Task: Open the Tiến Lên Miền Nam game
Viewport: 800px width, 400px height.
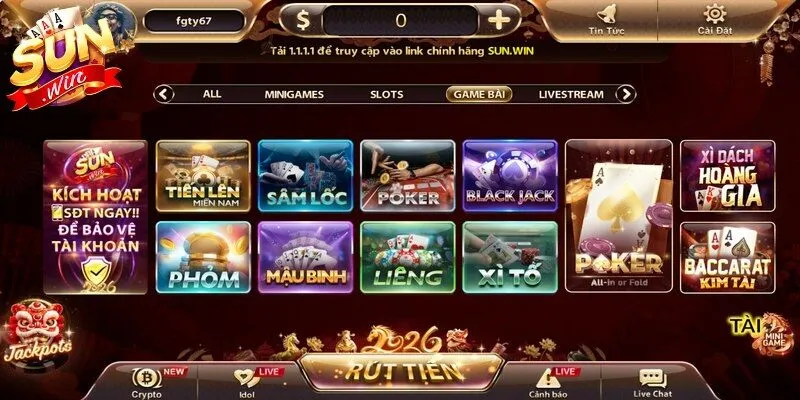Action: [203, 175]
